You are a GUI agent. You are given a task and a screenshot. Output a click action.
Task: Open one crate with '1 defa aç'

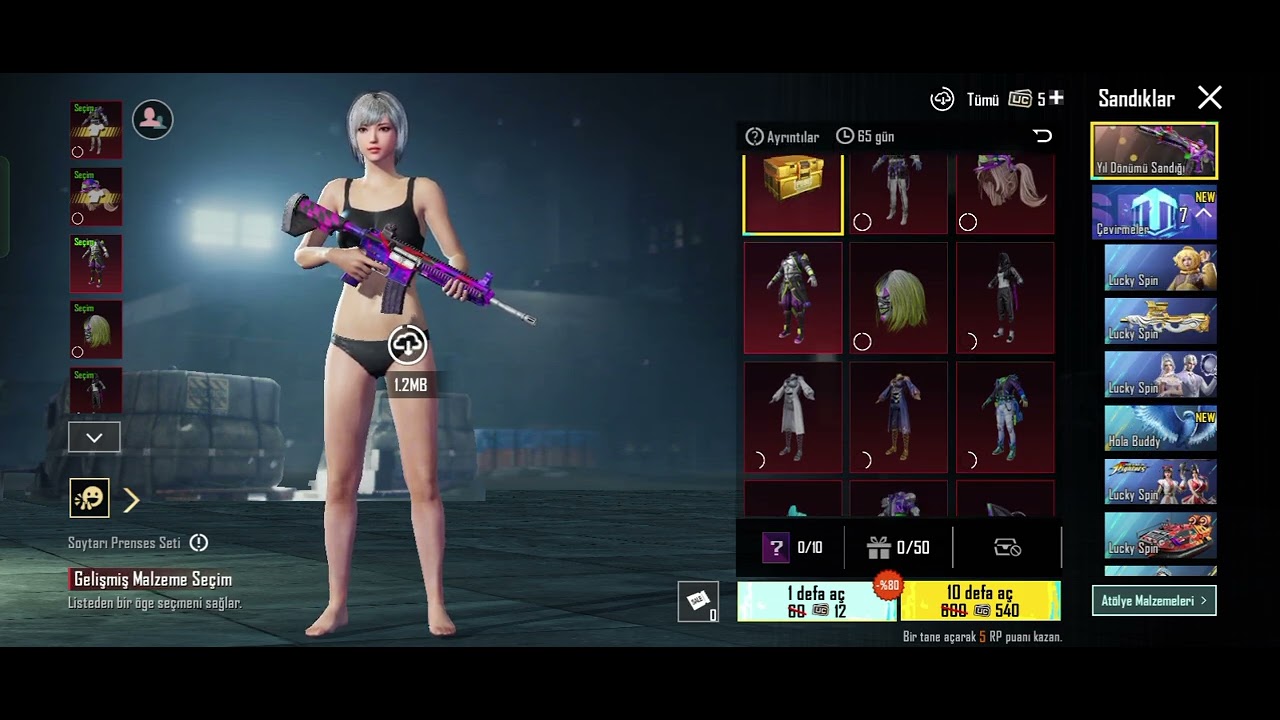click(x=817, y=601)
